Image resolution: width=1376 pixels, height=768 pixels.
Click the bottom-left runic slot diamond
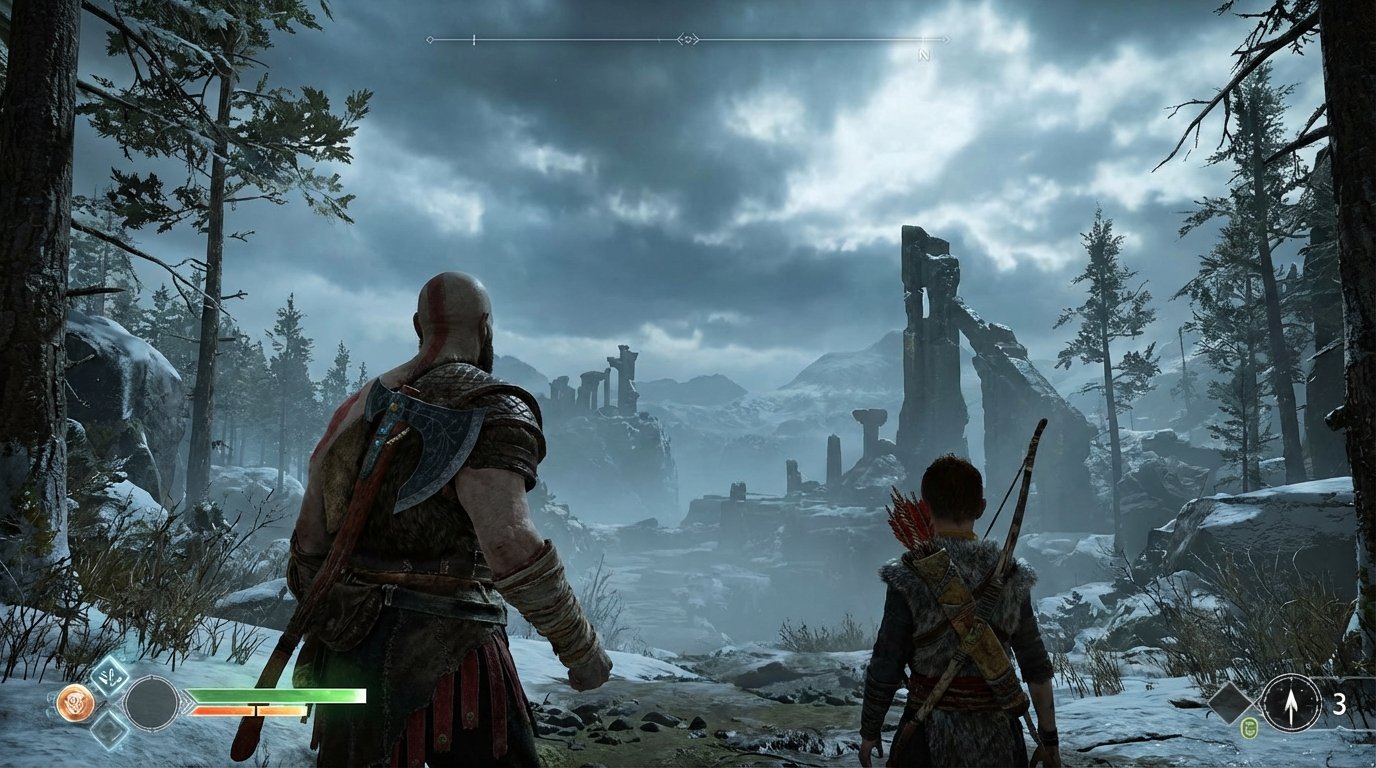pos(108,729)
